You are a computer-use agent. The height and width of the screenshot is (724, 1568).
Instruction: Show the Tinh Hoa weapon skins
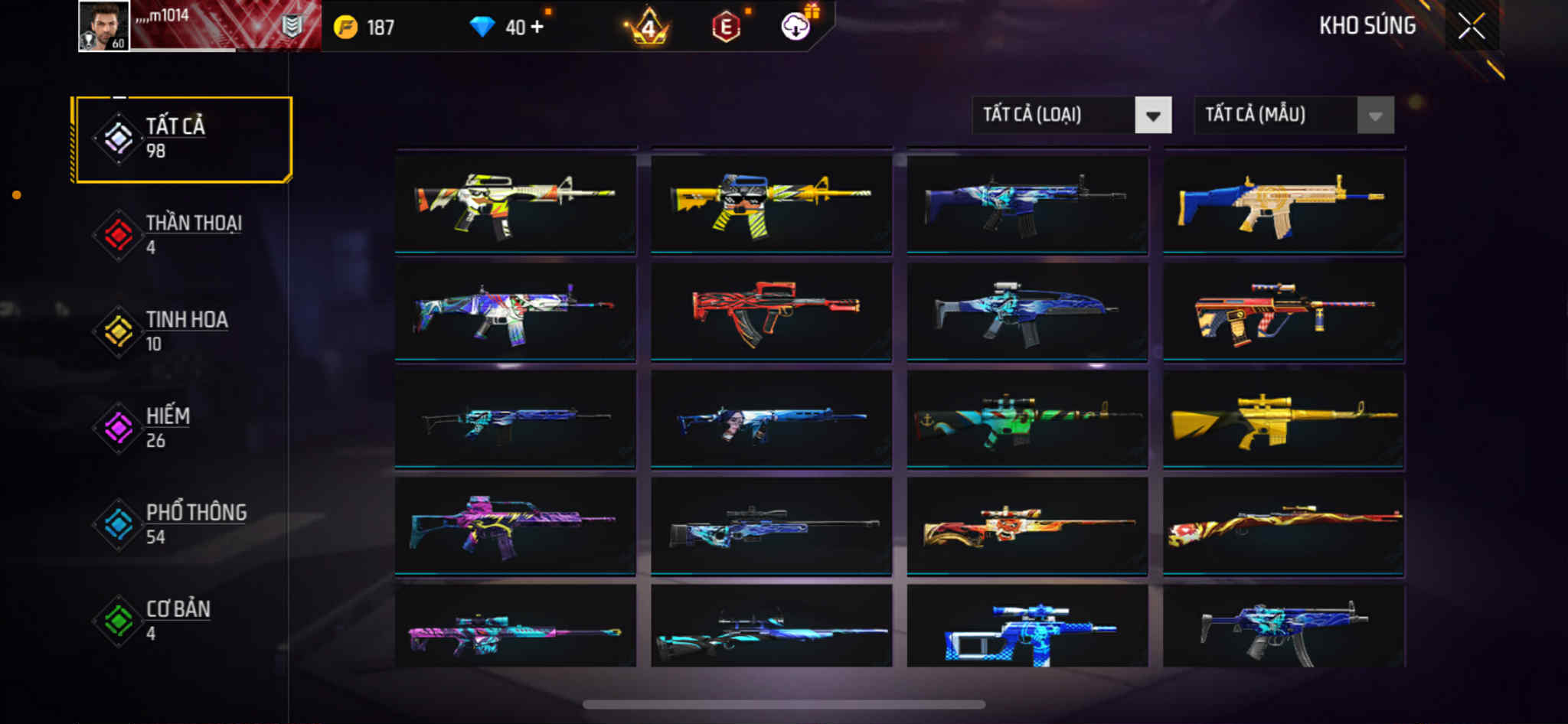point(182,331)
